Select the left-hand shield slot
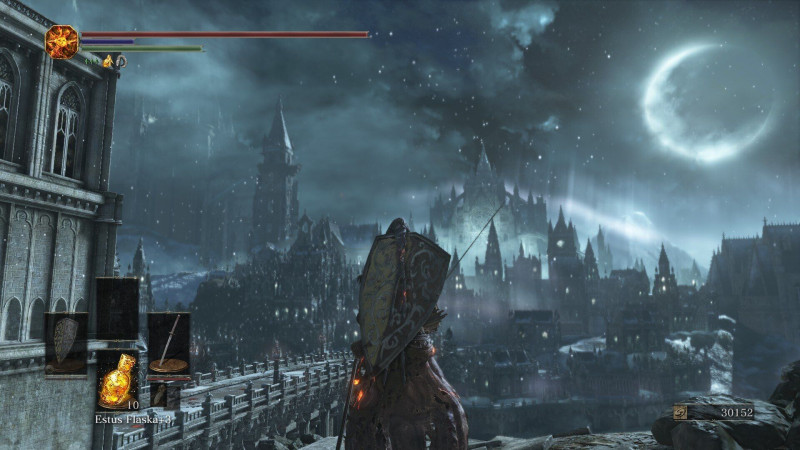This screenshot has height=450, width=800. point(66,344)
